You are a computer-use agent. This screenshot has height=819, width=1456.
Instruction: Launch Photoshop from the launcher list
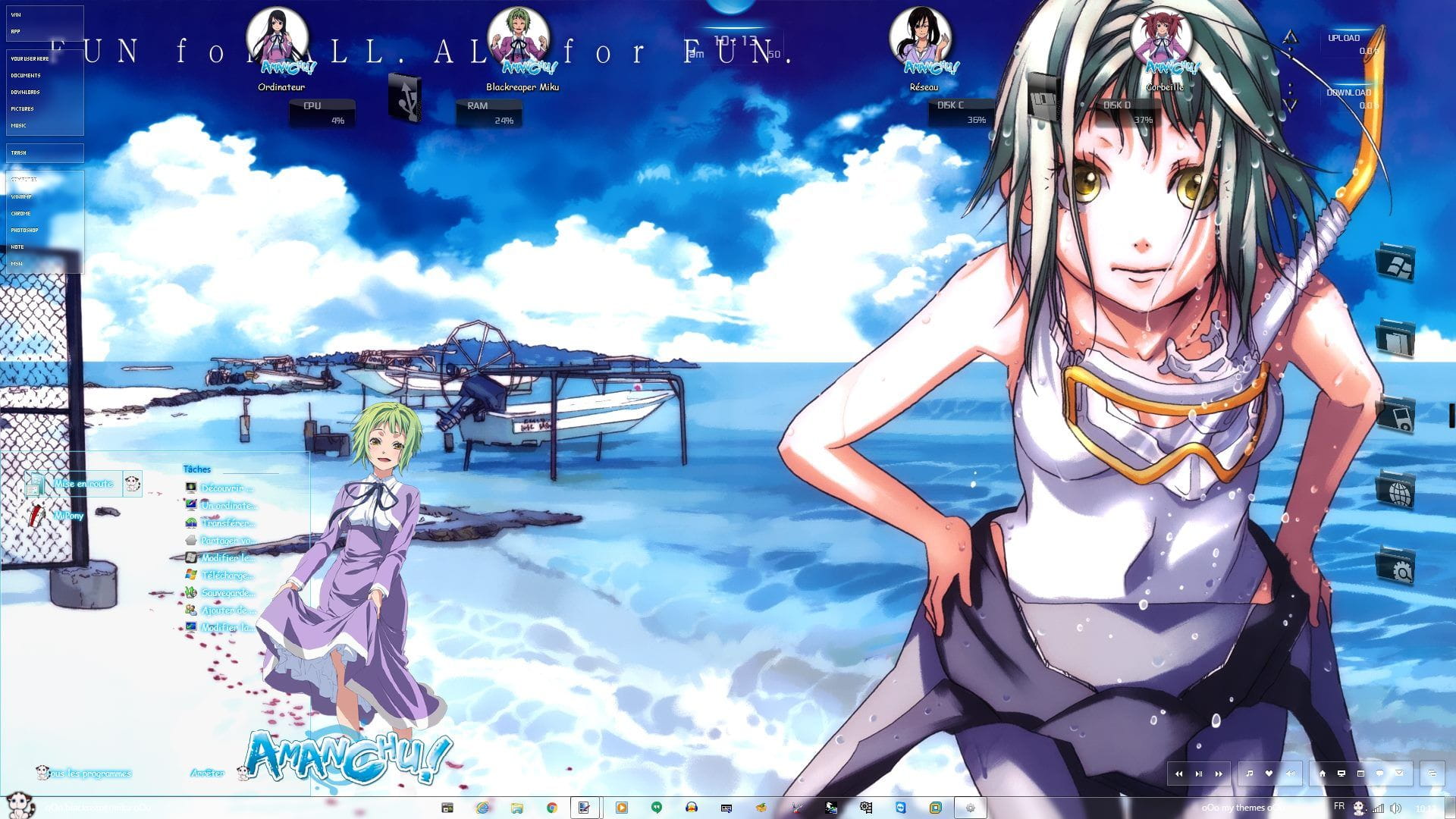24,231
